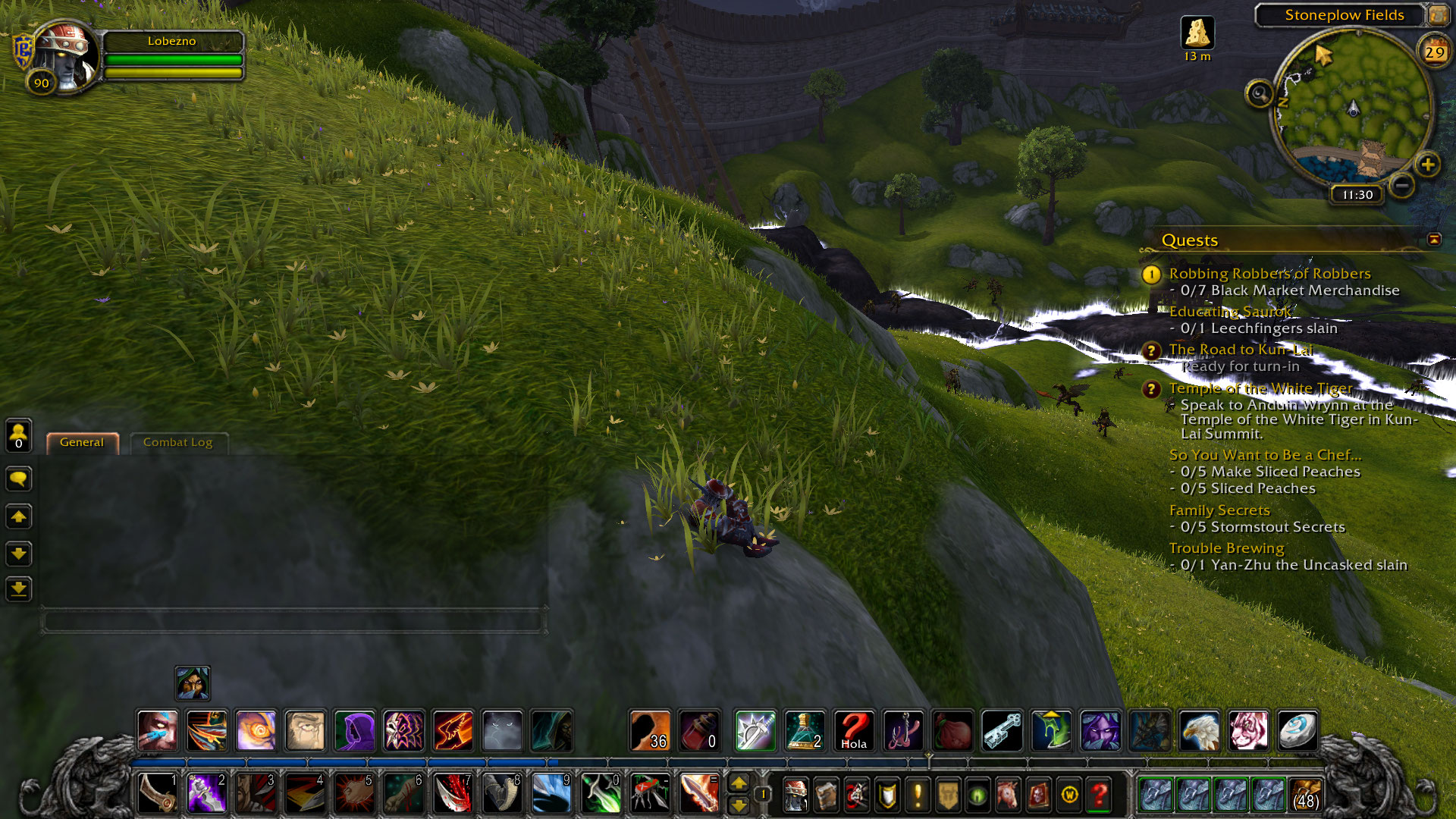Select the General chat tab

tap(82, 443)
